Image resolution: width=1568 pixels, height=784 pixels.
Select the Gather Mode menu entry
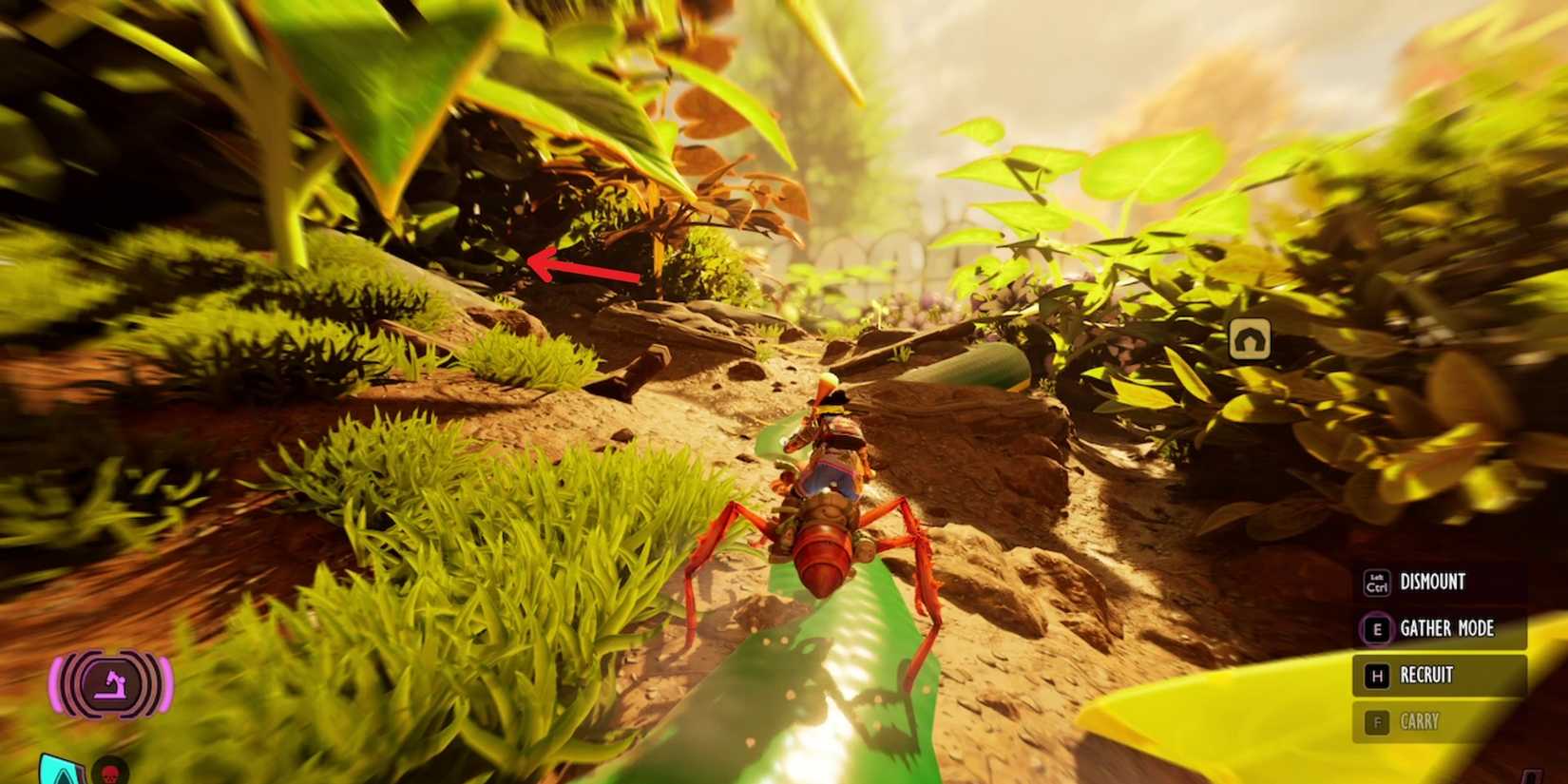[1447, 629]
